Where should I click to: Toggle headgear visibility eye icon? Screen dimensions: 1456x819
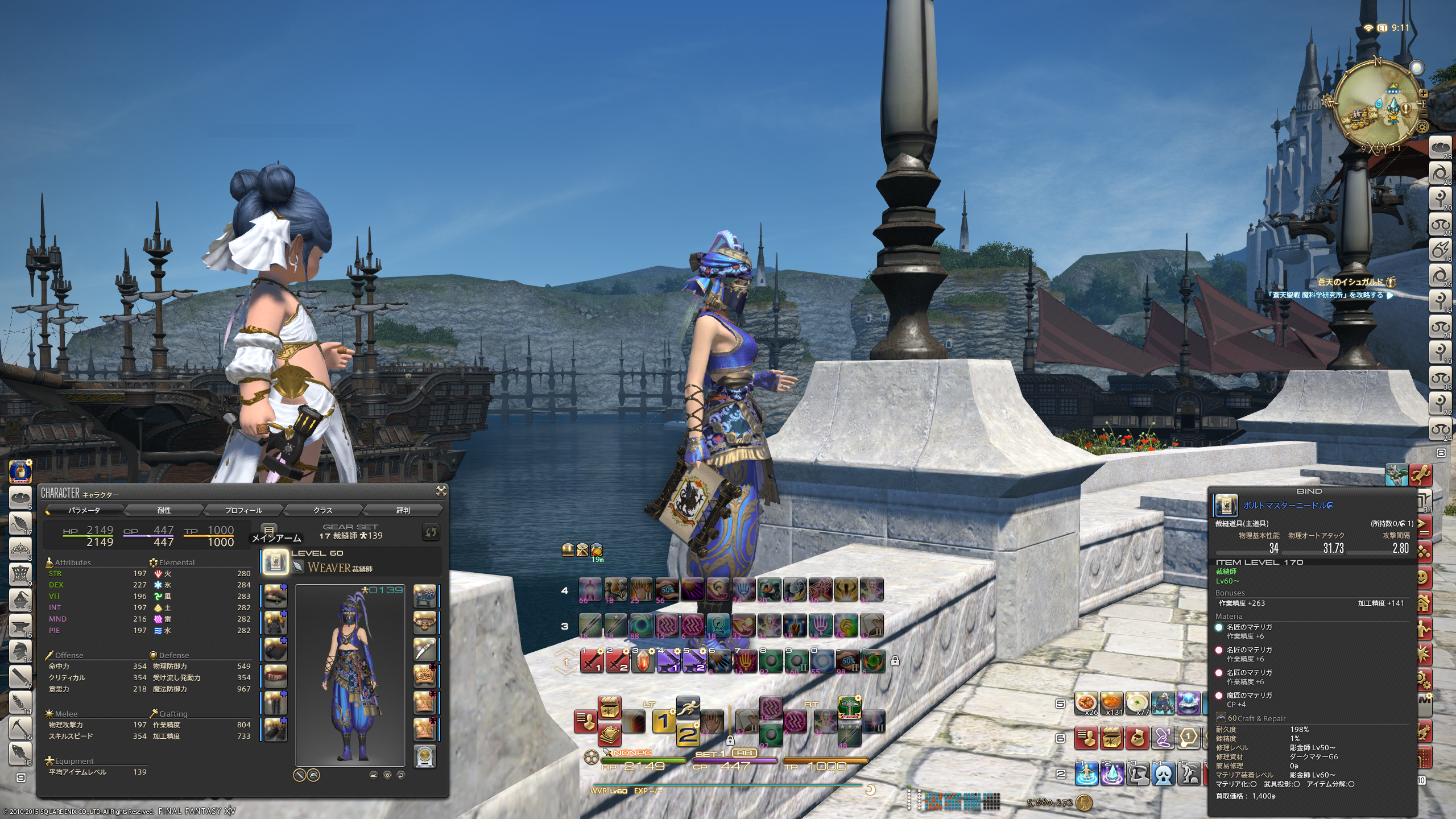click(387, 775)
